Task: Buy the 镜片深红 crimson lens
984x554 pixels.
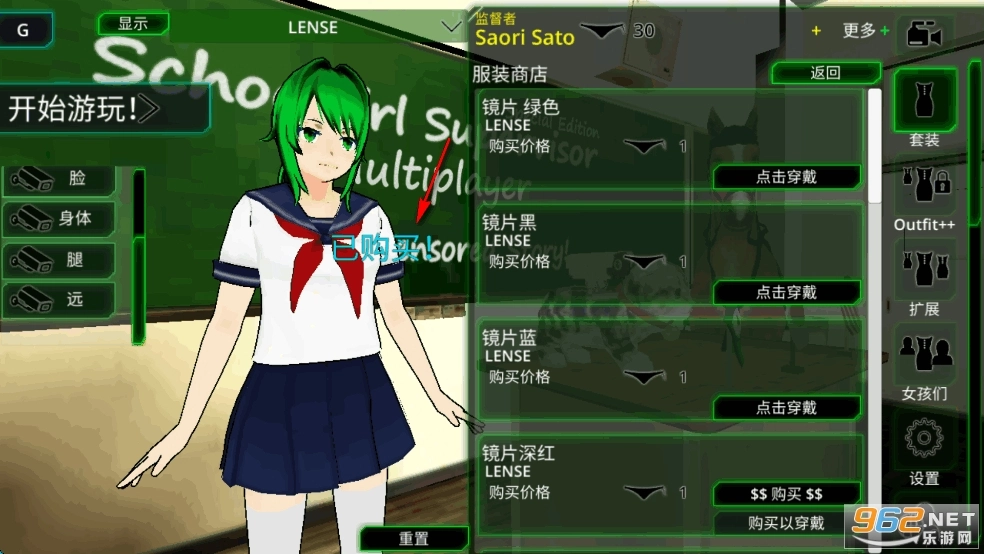Action: [786, 494]
